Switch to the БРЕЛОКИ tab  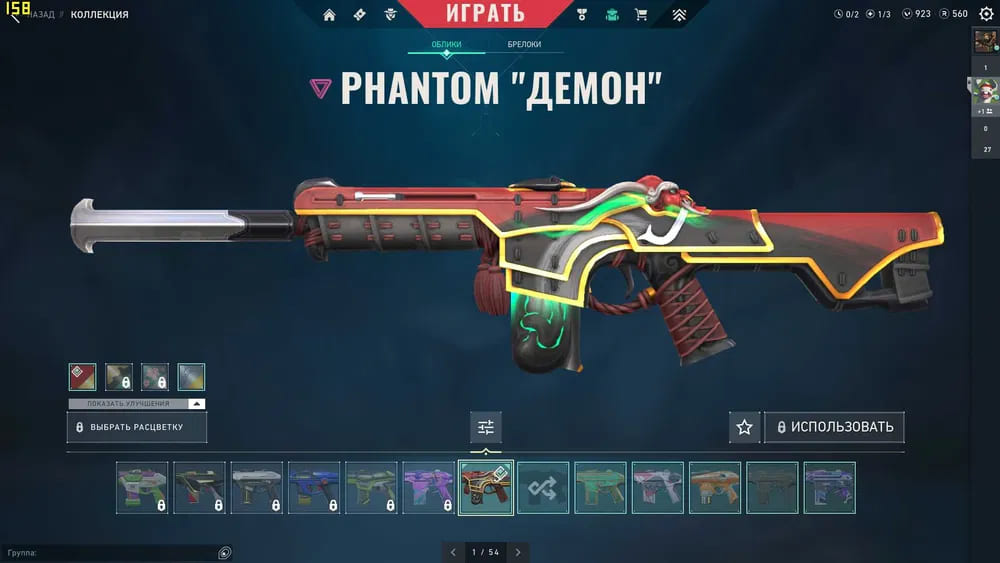coord(524,45)
